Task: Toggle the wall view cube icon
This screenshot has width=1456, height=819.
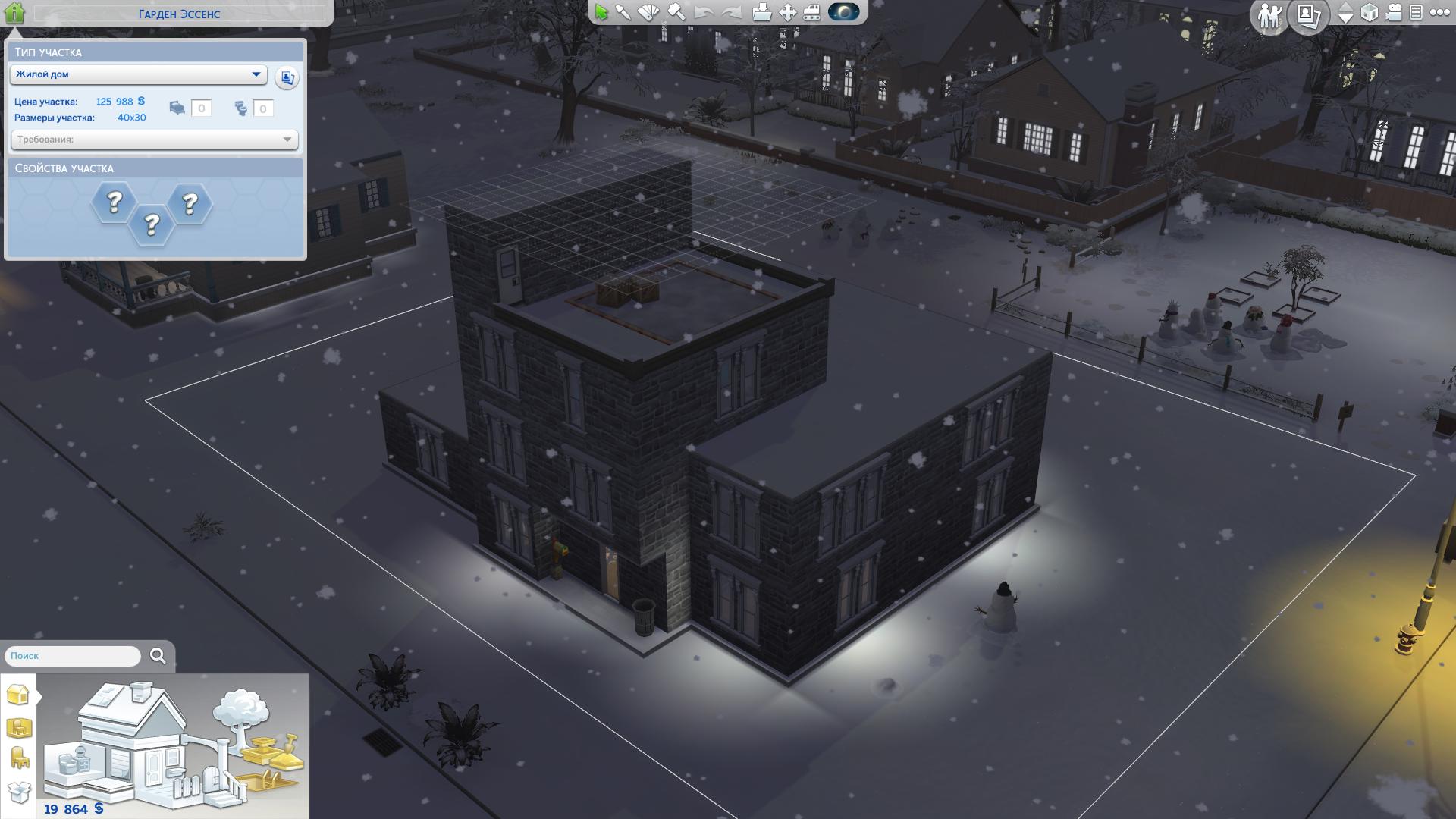Action: coord(1370,13)
